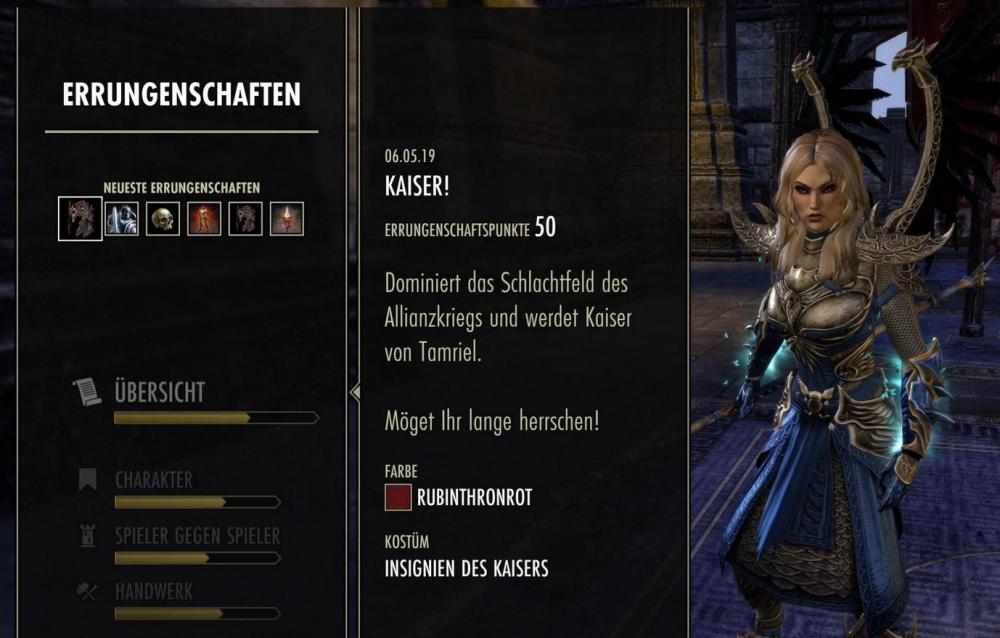View the red flaming figure achievement
The height and width of the screenshot is (638, 1000).
pos(204,218)
